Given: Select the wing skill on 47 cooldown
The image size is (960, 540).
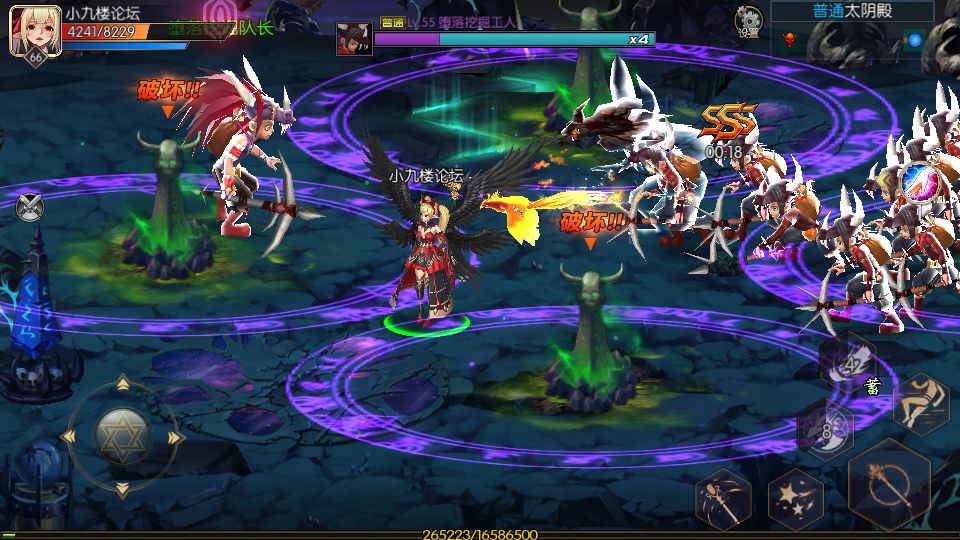Looking at the screenshot, I should [848, 362].
